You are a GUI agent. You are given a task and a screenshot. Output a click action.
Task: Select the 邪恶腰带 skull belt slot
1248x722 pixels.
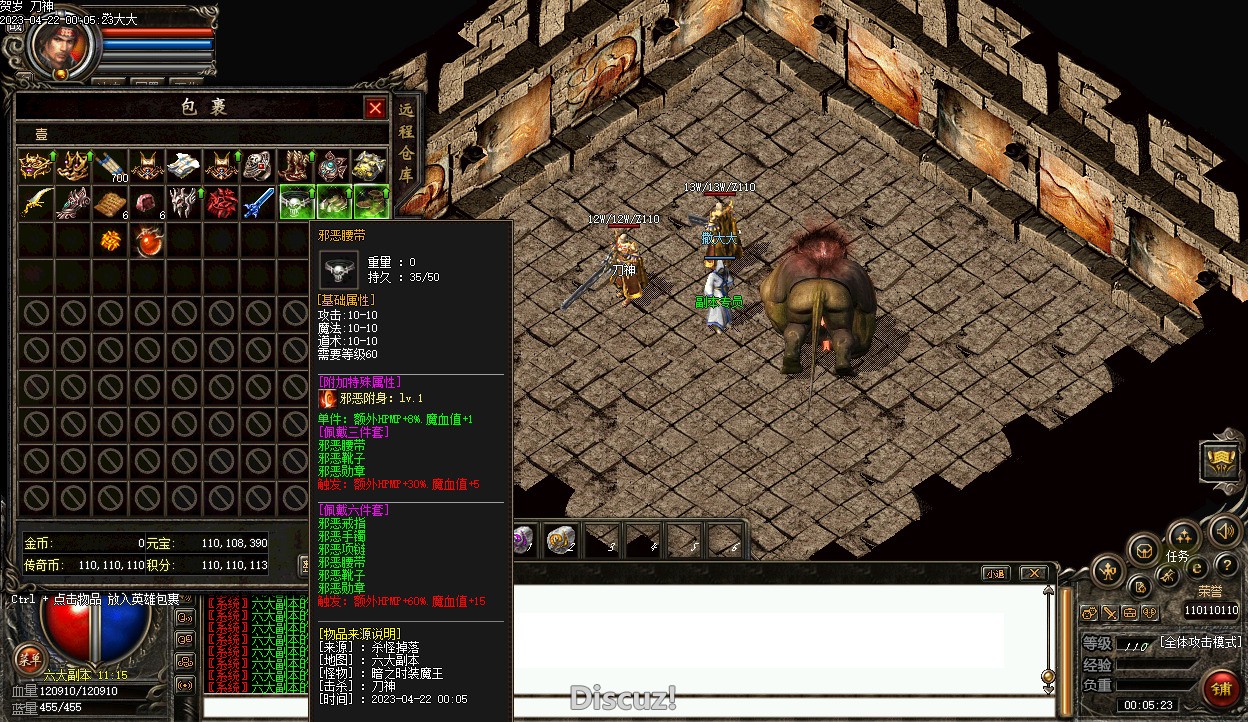coord(297,202)
